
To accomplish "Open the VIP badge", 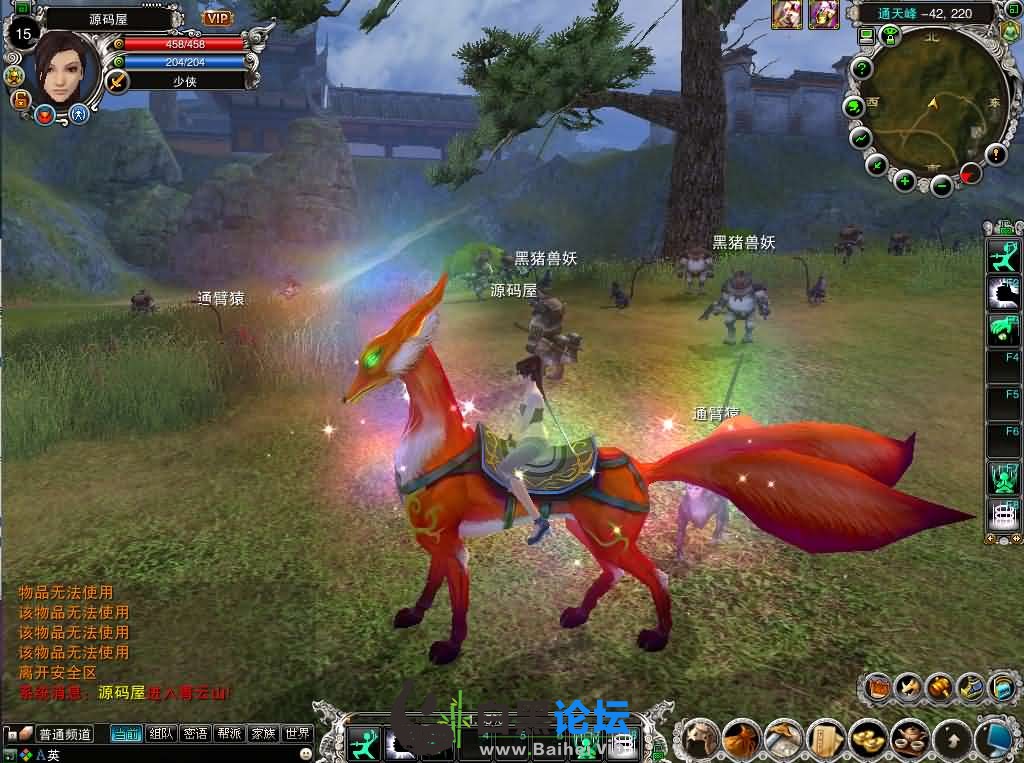I will pos(217,17).
